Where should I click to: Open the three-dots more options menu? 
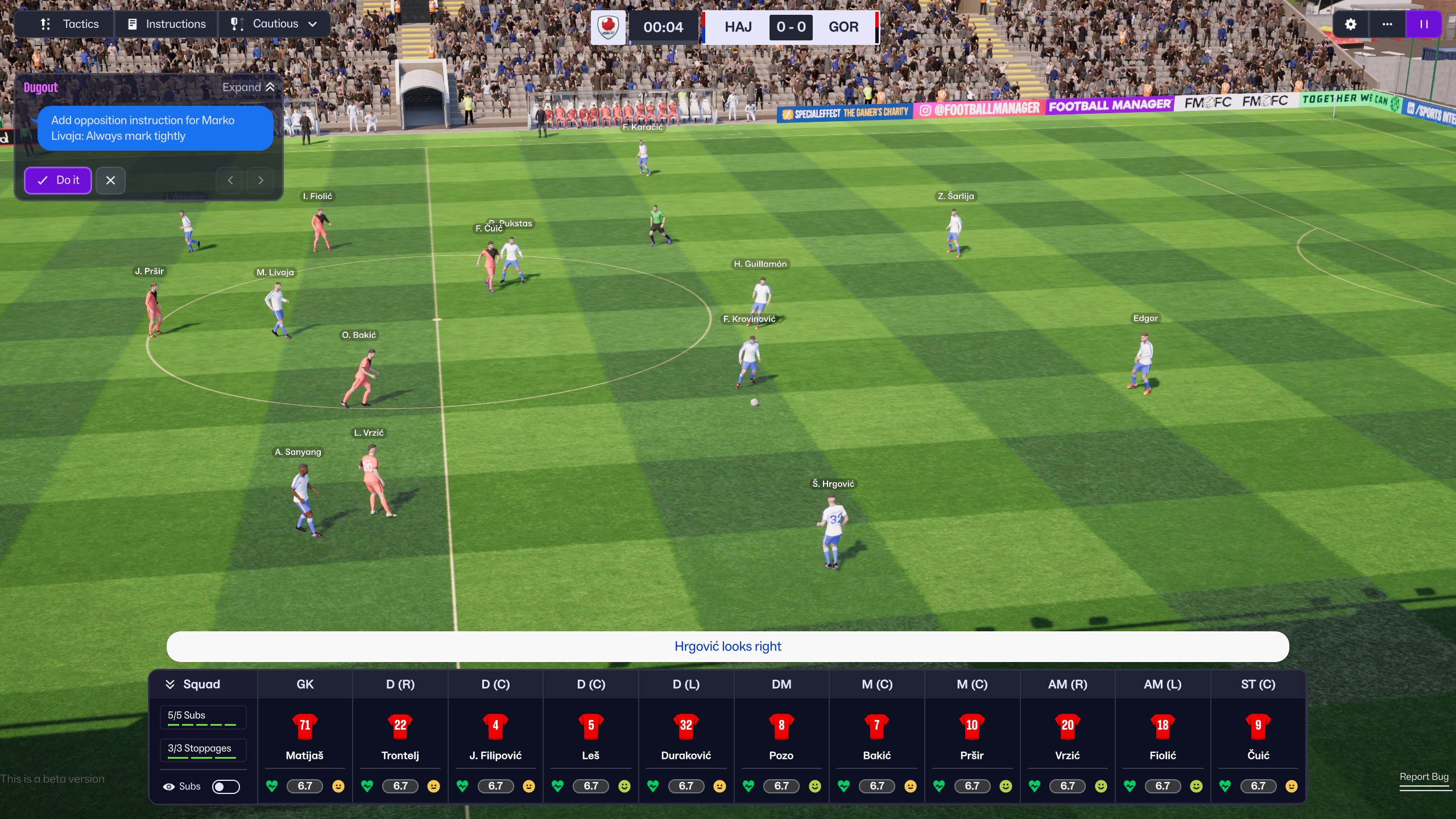point(1387,24)
